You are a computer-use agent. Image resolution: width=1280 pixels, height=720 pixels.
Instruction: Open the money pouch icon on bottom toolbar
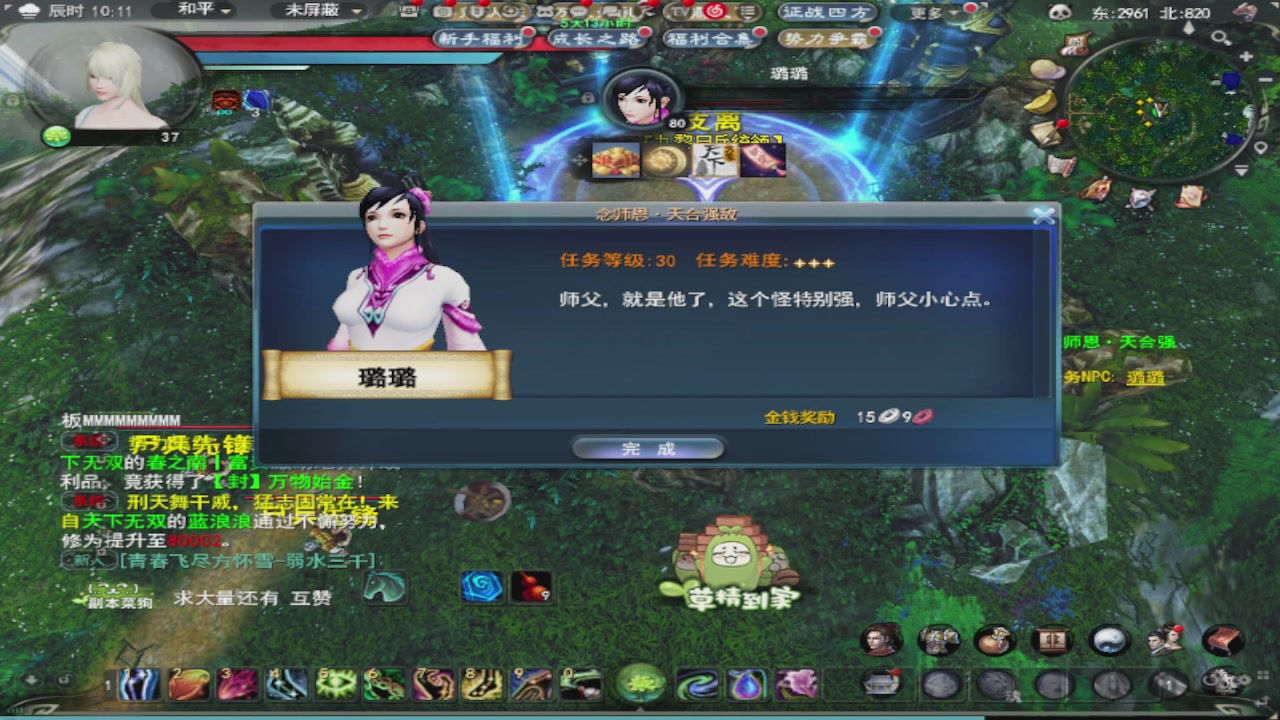click(x=996, y=640)
